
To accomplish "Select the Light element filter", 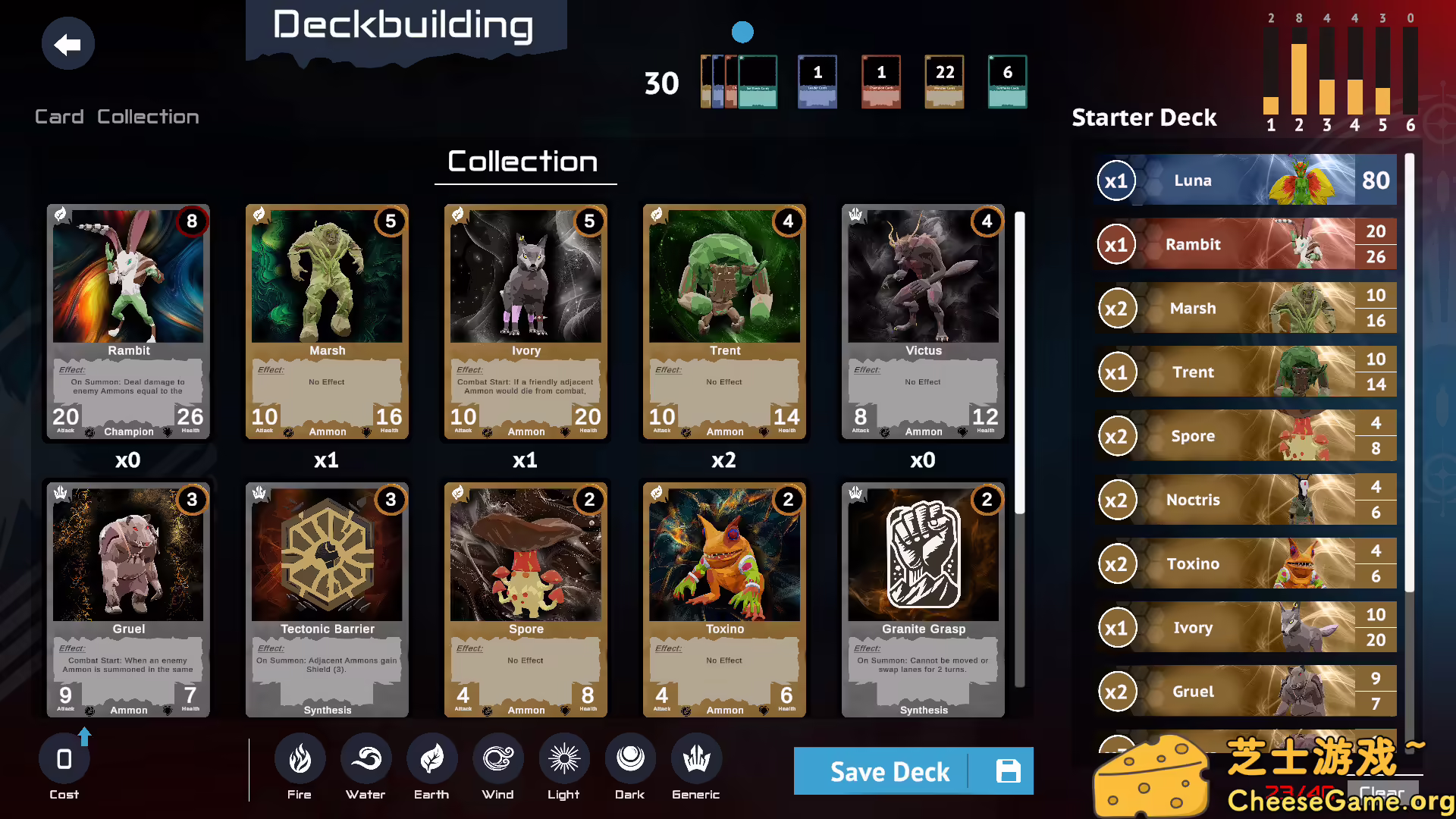I will click(563, 758).
